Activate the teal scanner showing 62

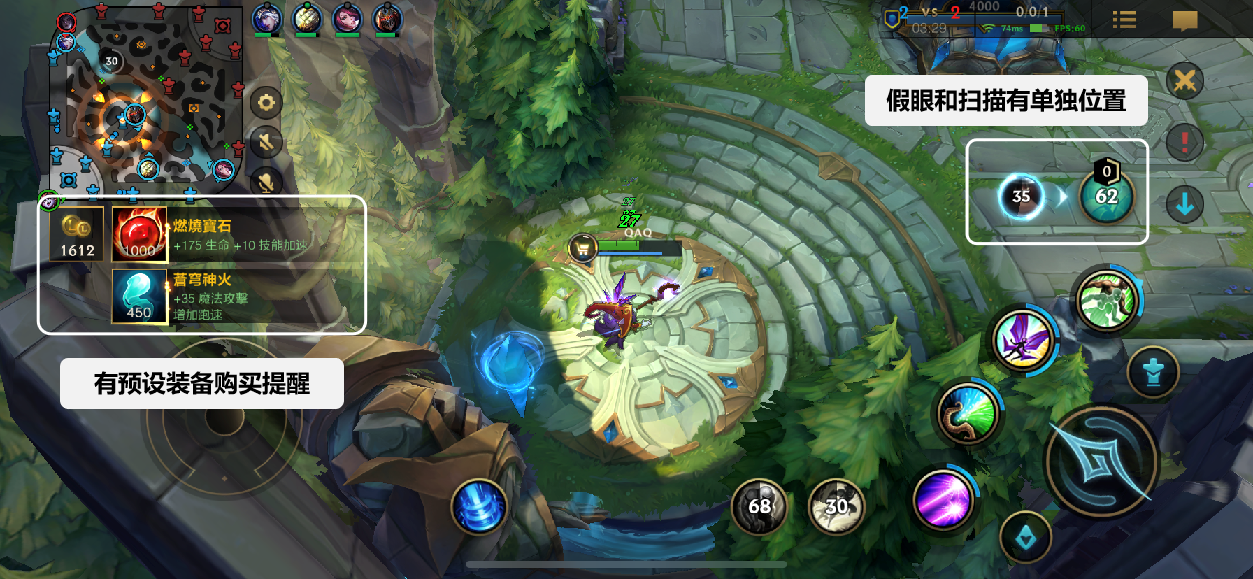1106,196
